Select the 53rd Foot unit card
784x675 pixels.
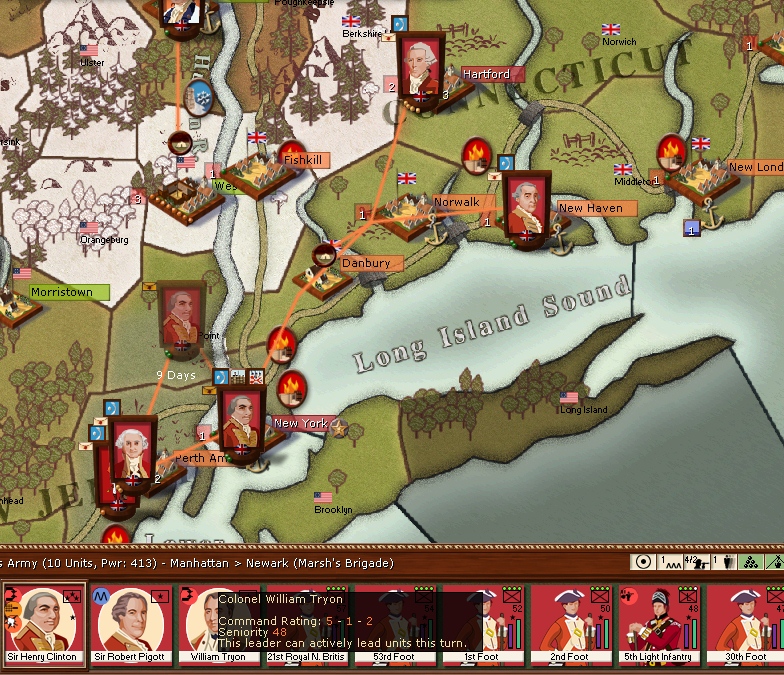point(394,625)
